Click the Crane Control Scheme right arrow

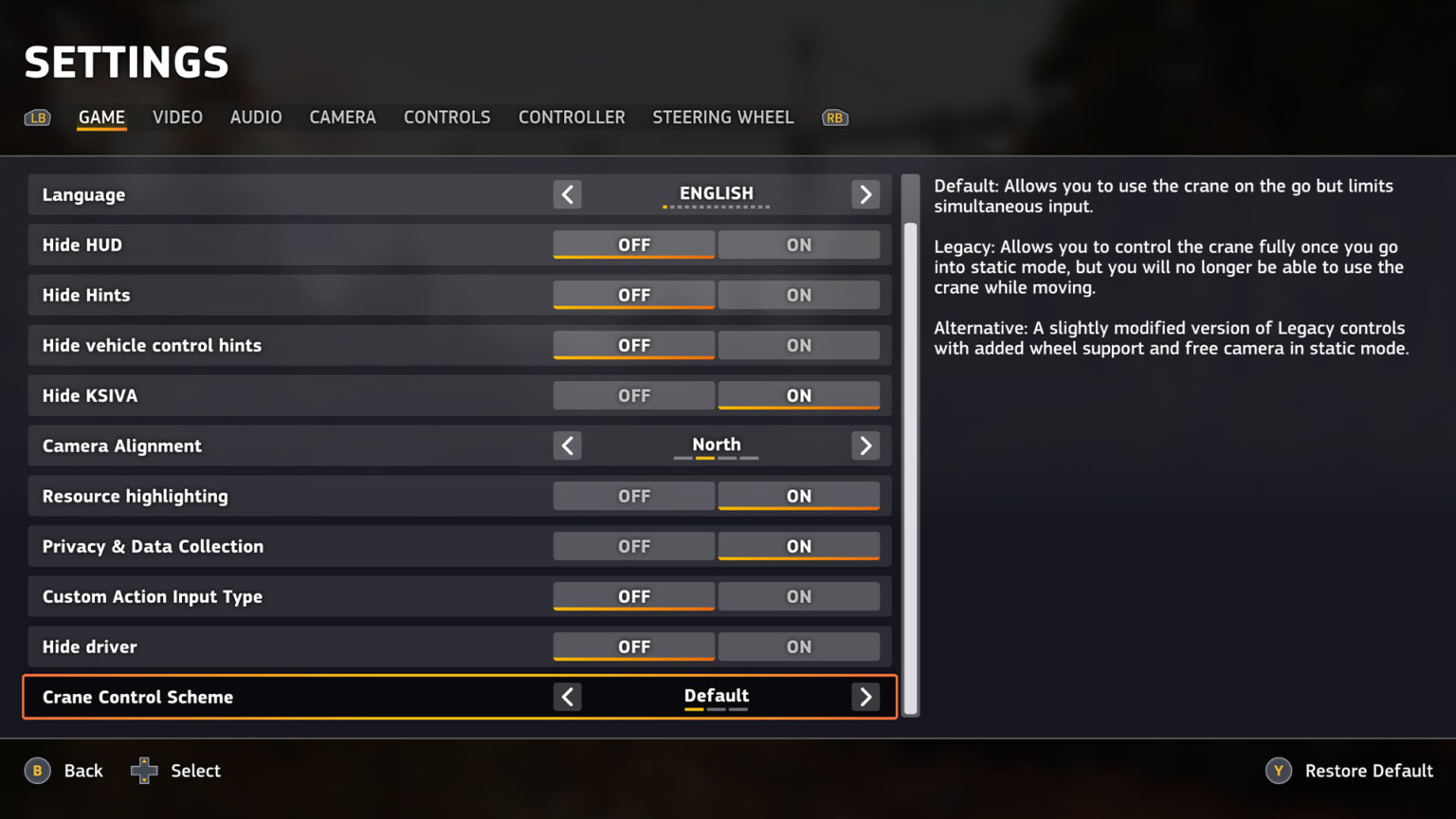(864, 697)
